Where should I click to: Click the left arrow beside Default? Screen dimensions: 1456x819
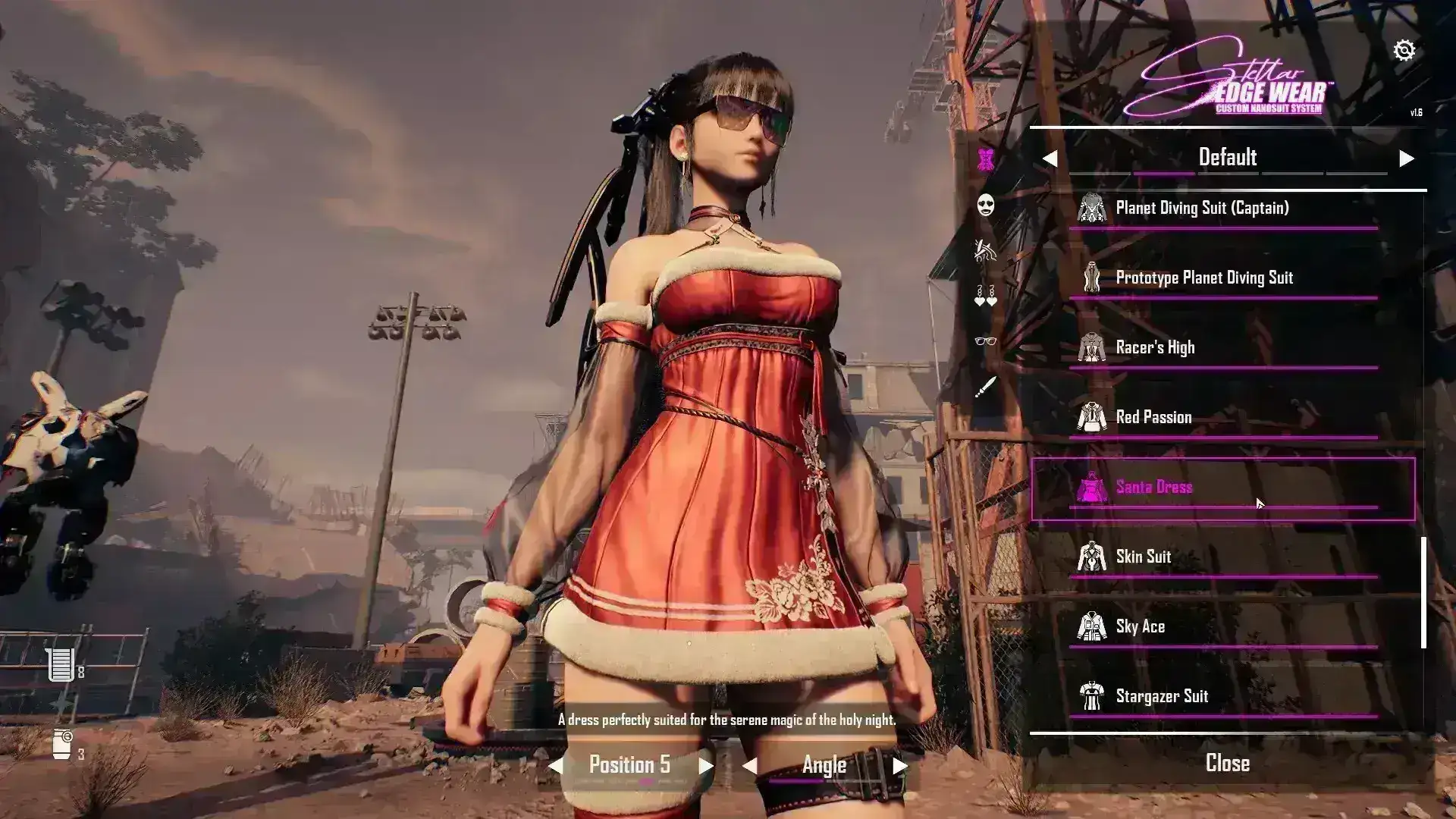click(1050, 158)
